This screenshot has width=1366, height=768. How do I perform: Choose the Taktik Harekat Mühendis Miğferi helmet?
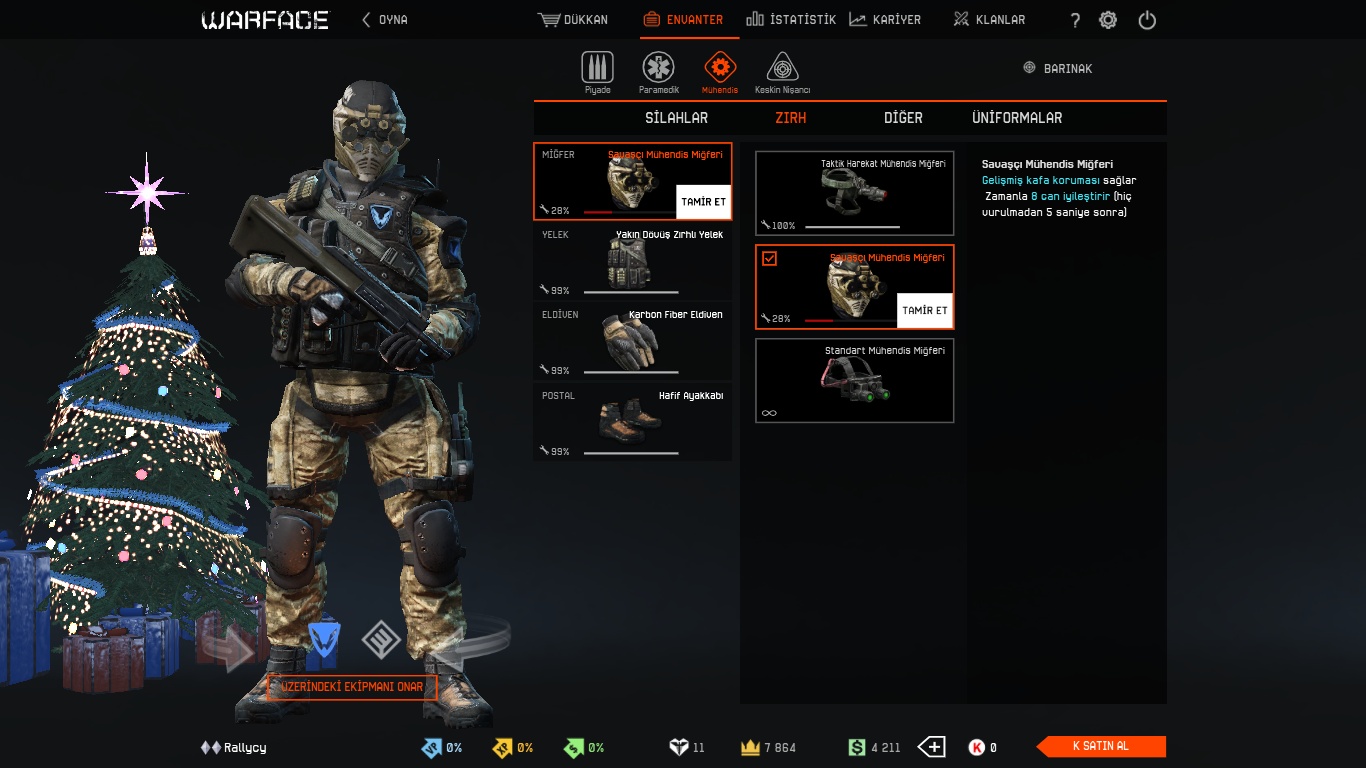[x=854, y=193]
